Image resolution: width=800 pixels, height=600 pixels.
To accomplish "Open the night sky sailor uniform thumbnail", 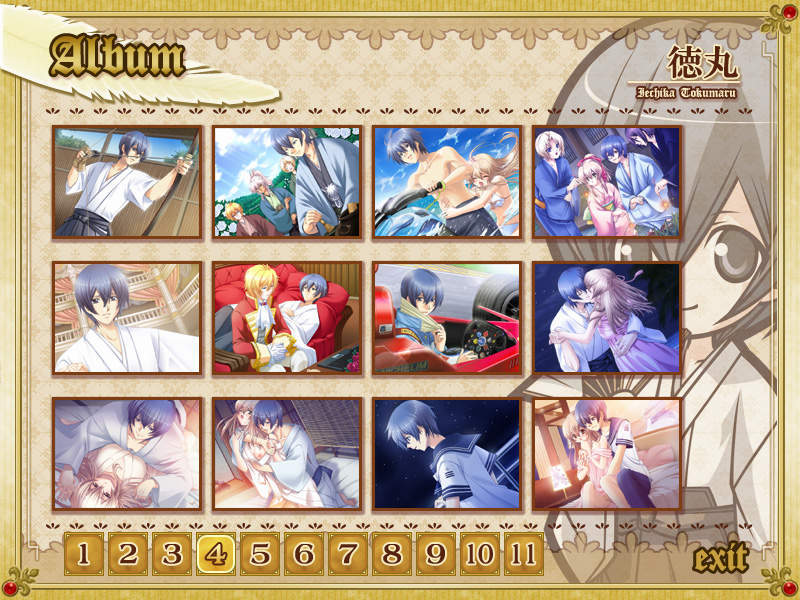I will (x=447, y=454).
